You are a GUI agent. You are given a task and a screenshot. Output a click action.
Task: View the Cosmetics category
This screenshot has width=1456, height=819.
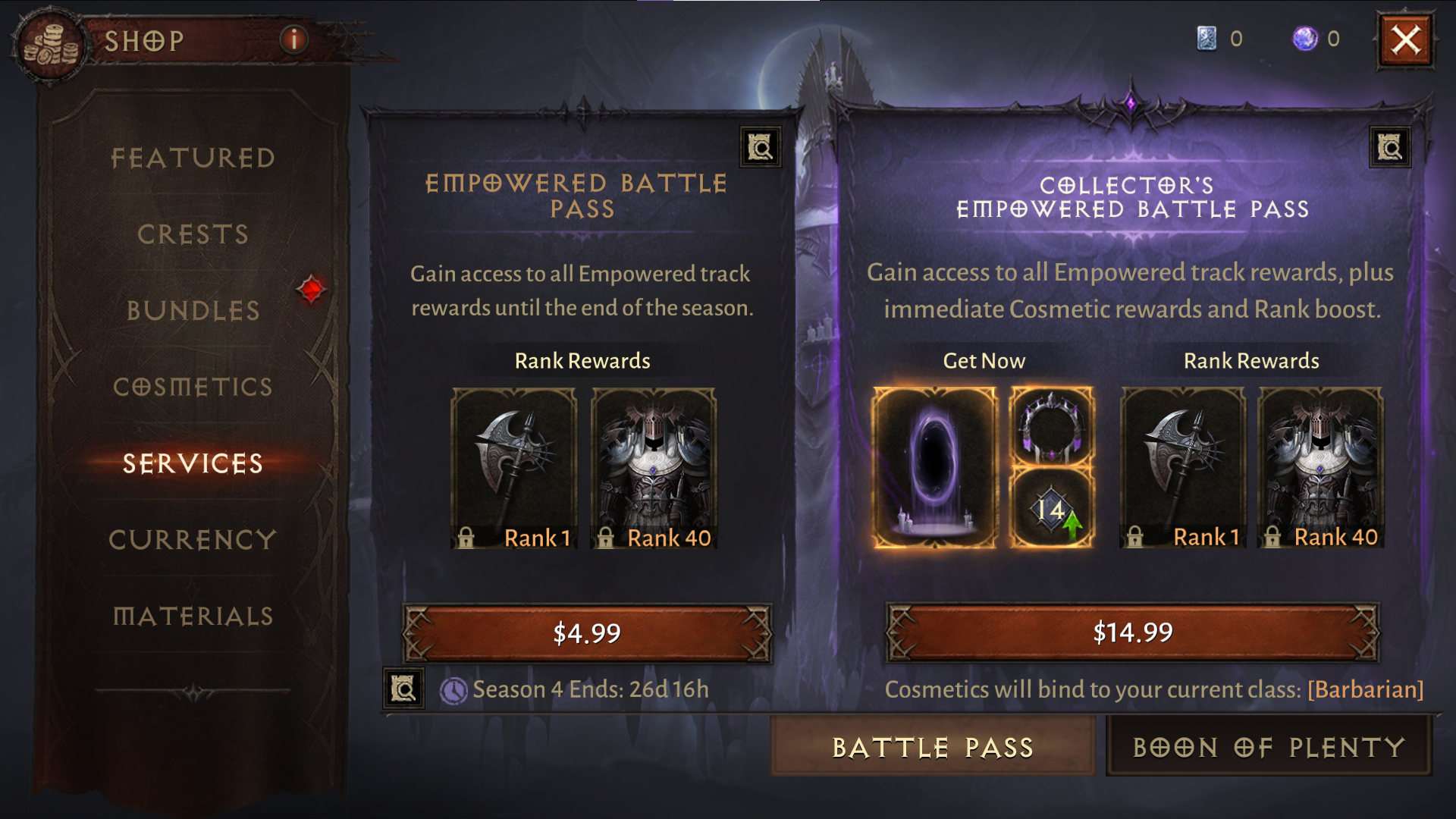[x=192, y=388]
